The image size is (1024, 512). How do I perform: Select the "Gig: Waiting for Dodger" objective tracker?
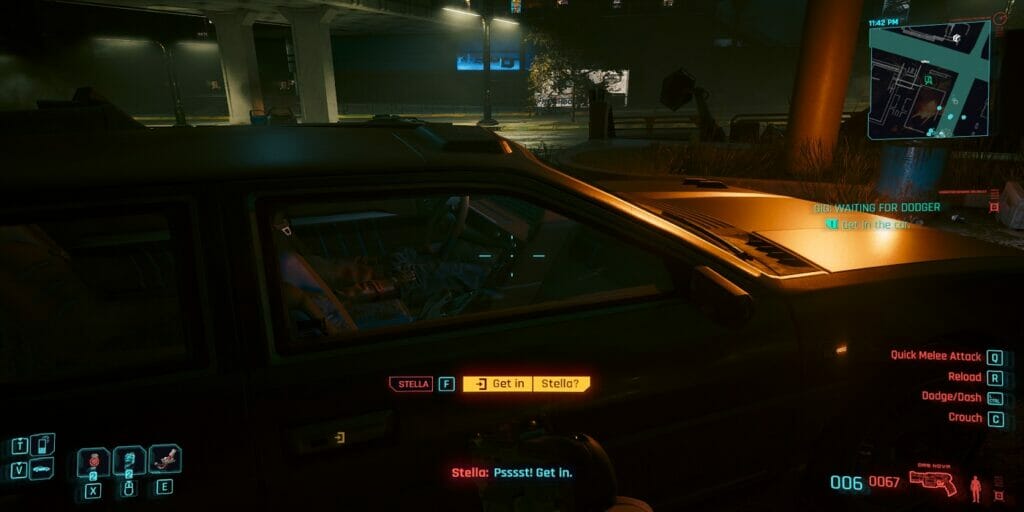pos(876,207)
